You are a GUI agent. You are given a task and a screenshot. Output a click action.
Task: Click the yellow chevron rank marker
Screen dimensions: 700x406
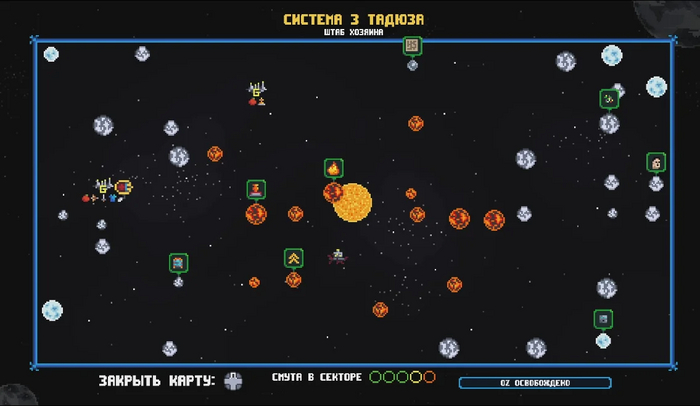click(293, 258)
